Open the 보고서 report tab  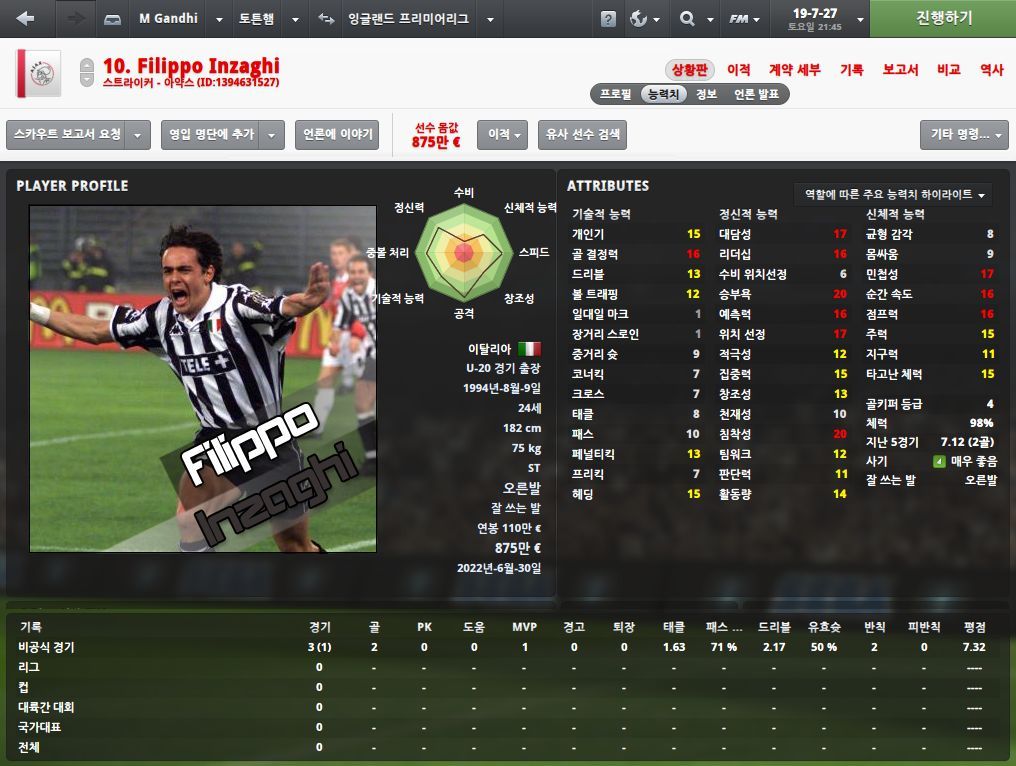click(900, 70)
